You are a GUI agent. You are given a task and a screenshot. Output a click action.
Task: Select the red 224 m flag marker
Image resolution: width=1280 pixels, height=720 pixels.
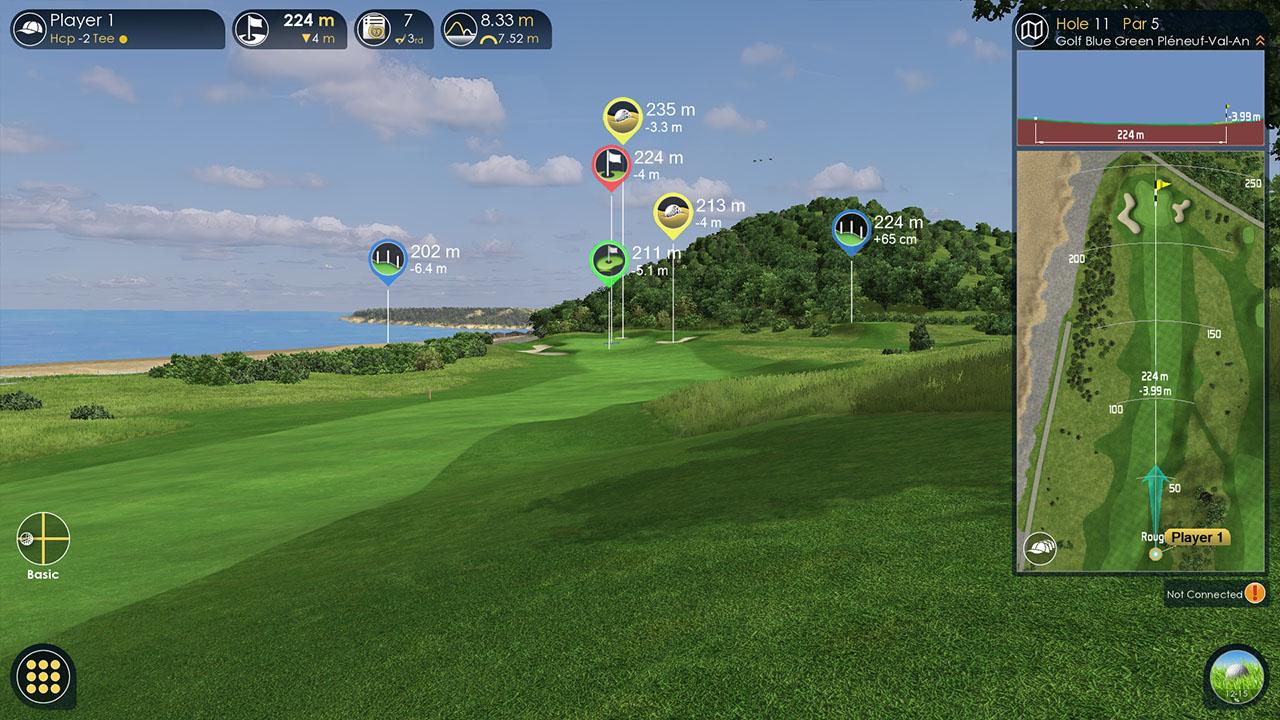610,165
